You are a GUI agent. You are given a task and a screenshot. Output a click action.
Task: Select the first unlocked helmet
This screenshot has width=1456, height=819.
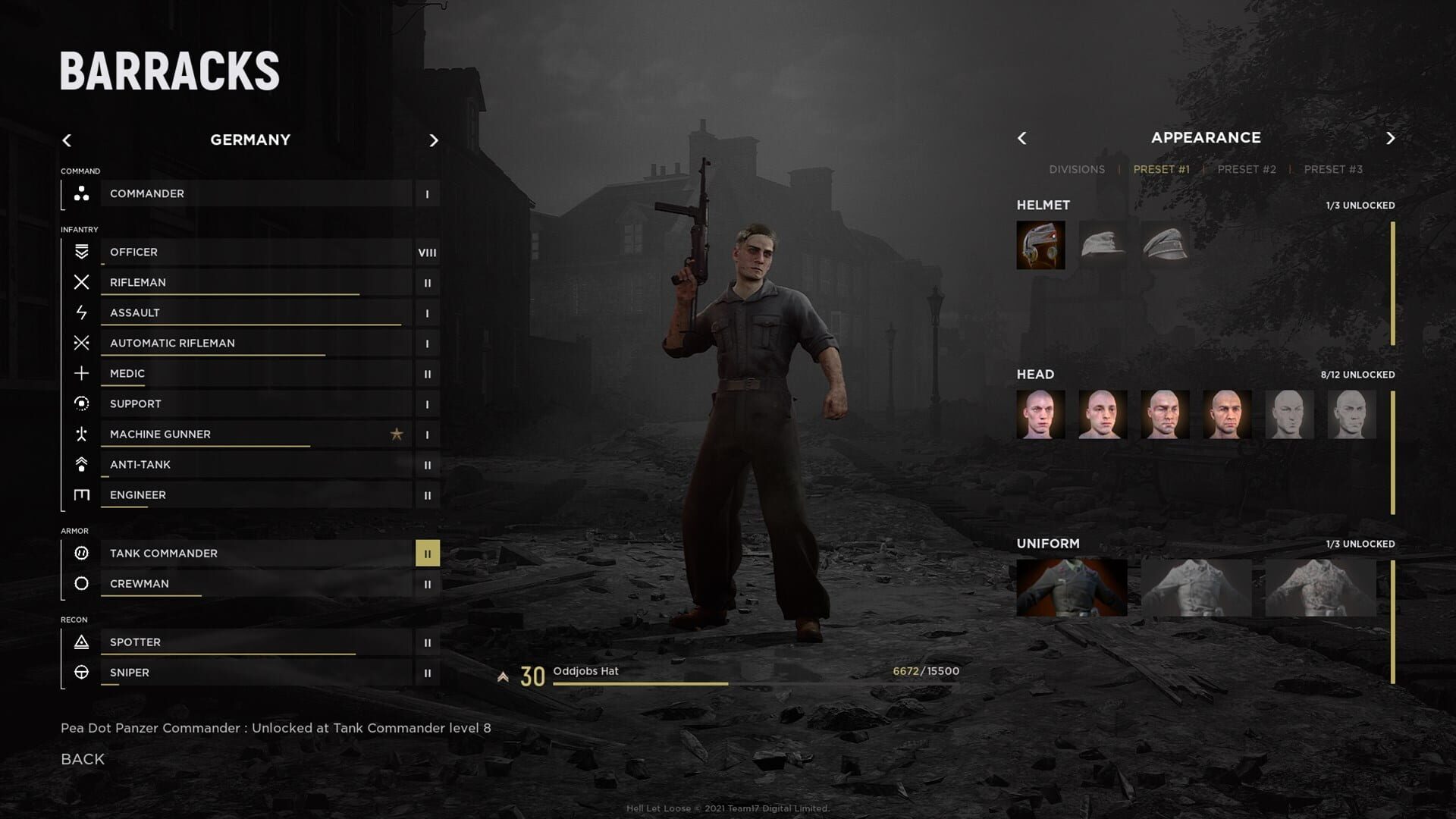click(x=1041, y=245)
